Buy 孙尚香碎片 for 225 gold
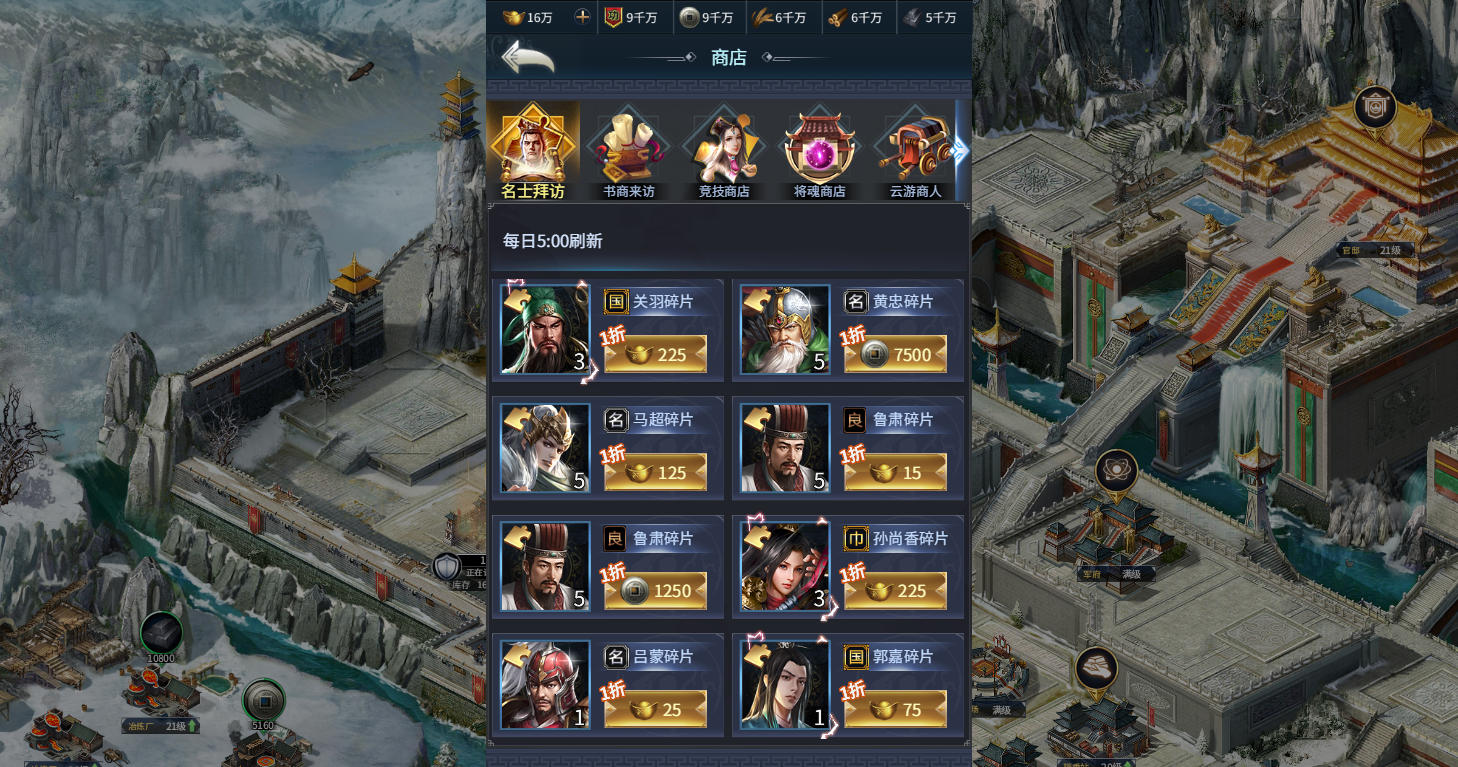The width and height of the screenshot is (1458, 767). [x=896, y=591]
